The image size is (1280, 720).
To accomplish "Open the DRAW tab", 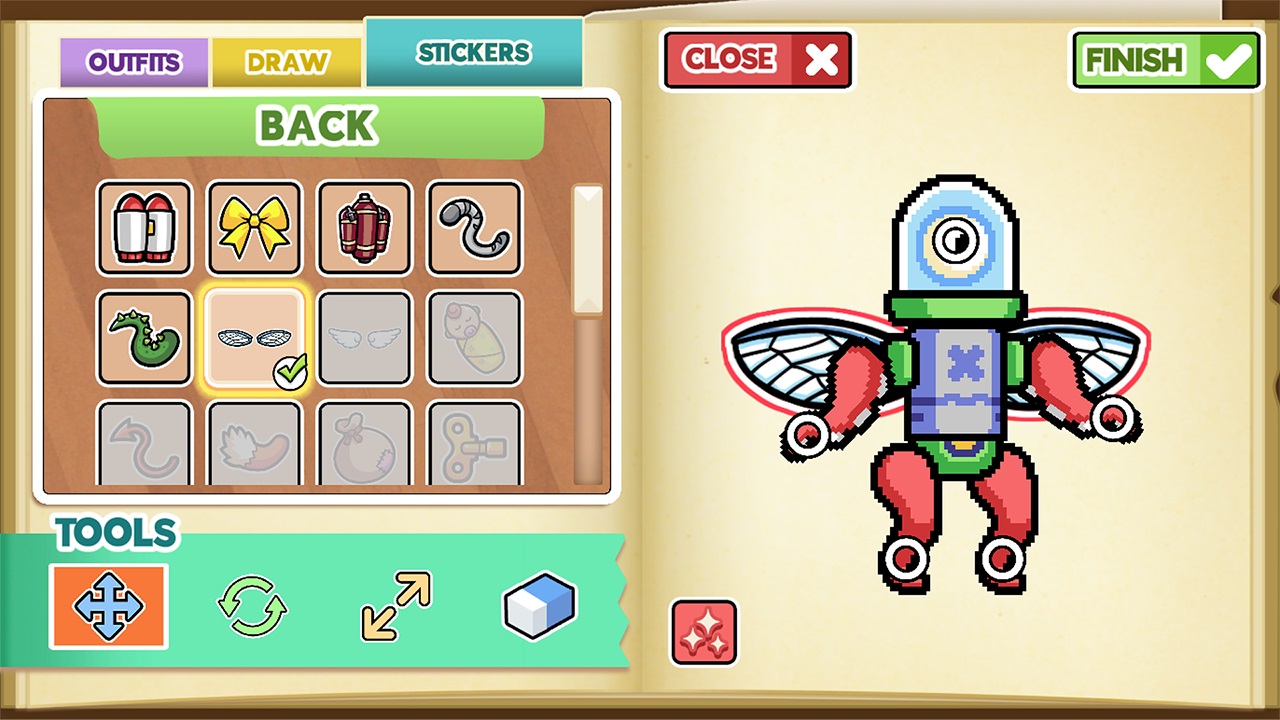I will point(286,62).
